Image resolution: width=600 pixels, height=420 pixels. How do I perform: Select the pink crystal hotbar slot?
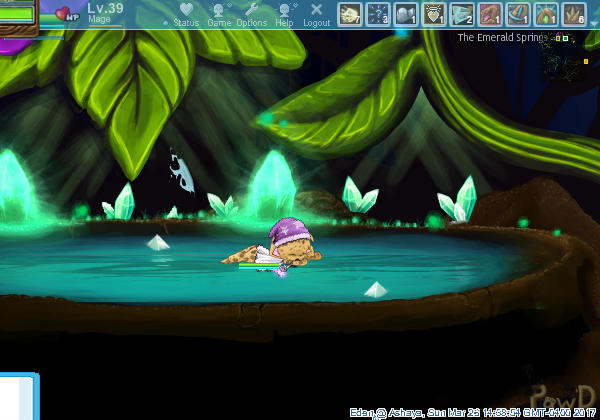point(490,14)
